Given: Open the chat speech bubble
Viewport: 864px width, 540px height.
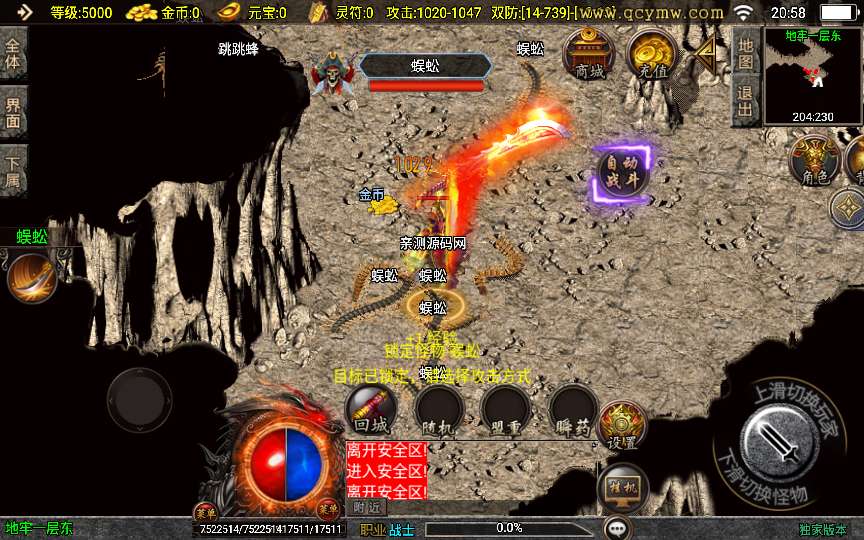Looking at the screenshot, I should coord(617,527).
